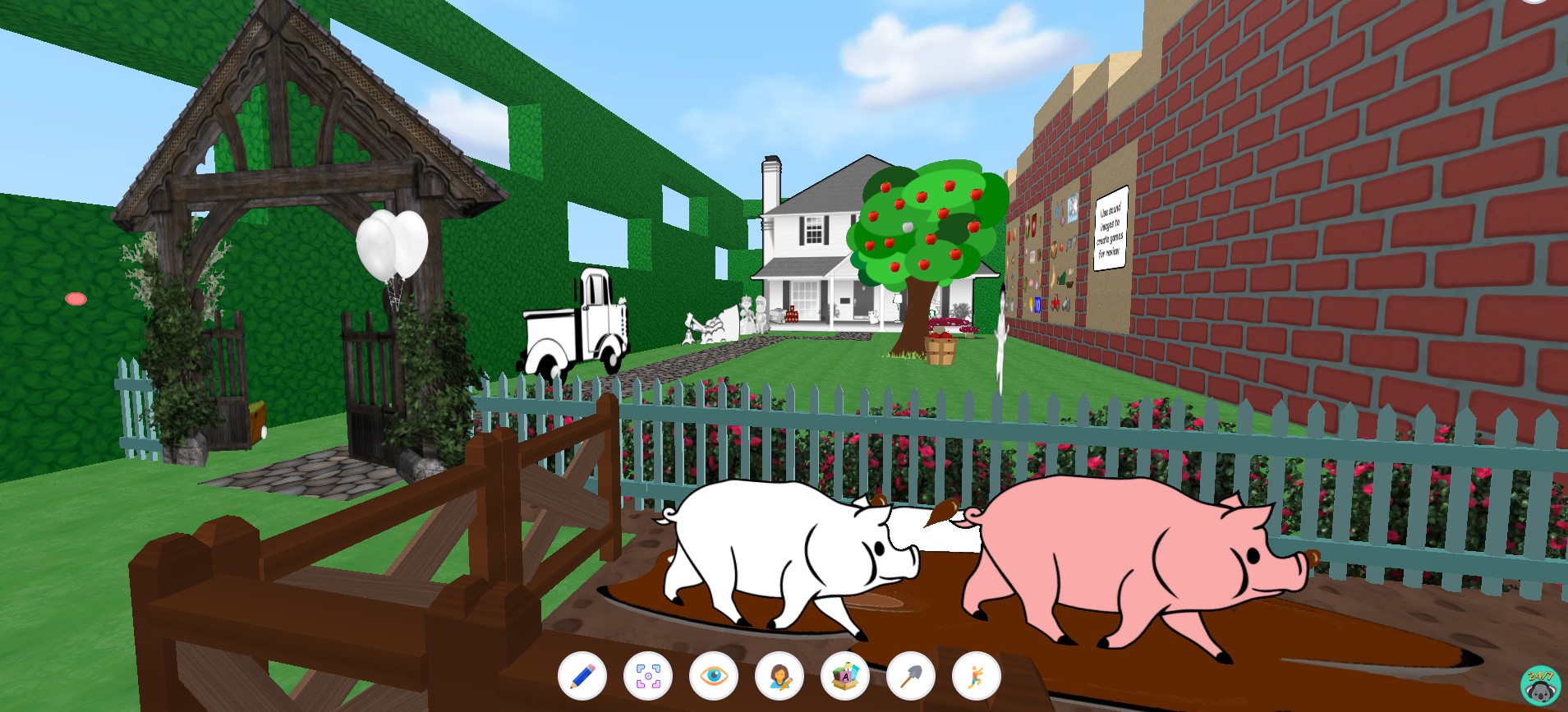Click the red tractor sticker on the wall
1568x712 pixels.
(1055, 301)
